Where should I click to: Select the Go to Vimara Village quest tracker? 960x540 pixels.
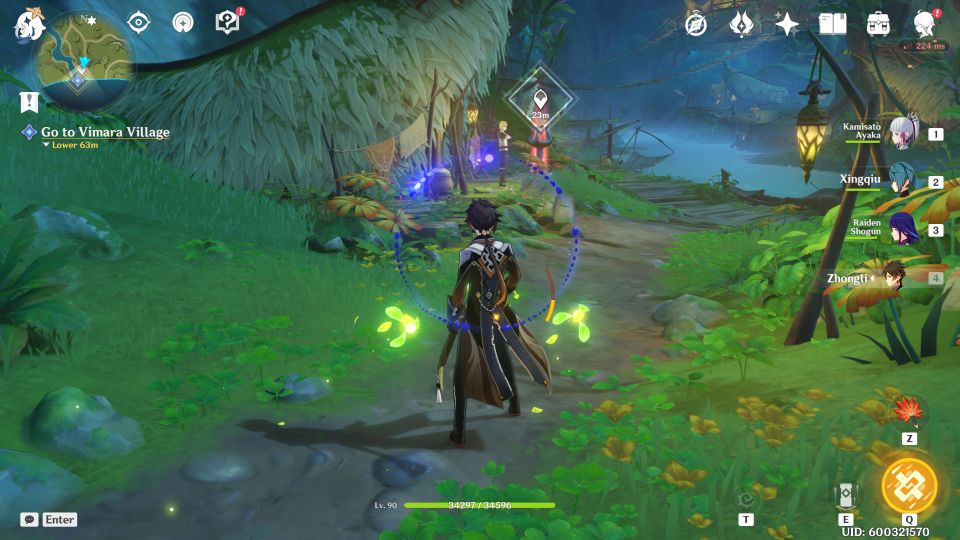click(x=105, y=132)
